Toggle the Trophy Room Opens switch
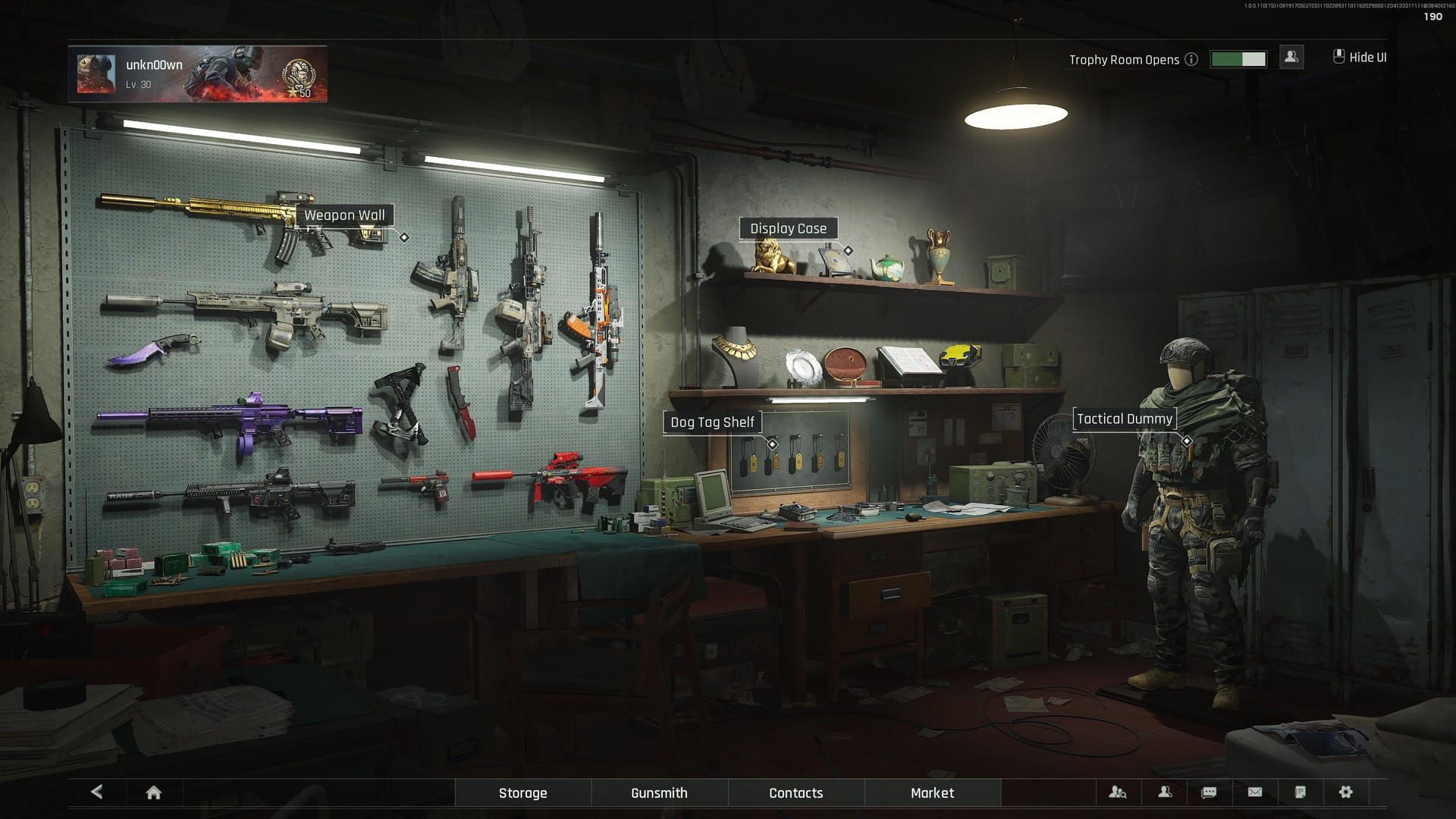This screenshot has width=1456, height=819. (x=1238, y=59)
